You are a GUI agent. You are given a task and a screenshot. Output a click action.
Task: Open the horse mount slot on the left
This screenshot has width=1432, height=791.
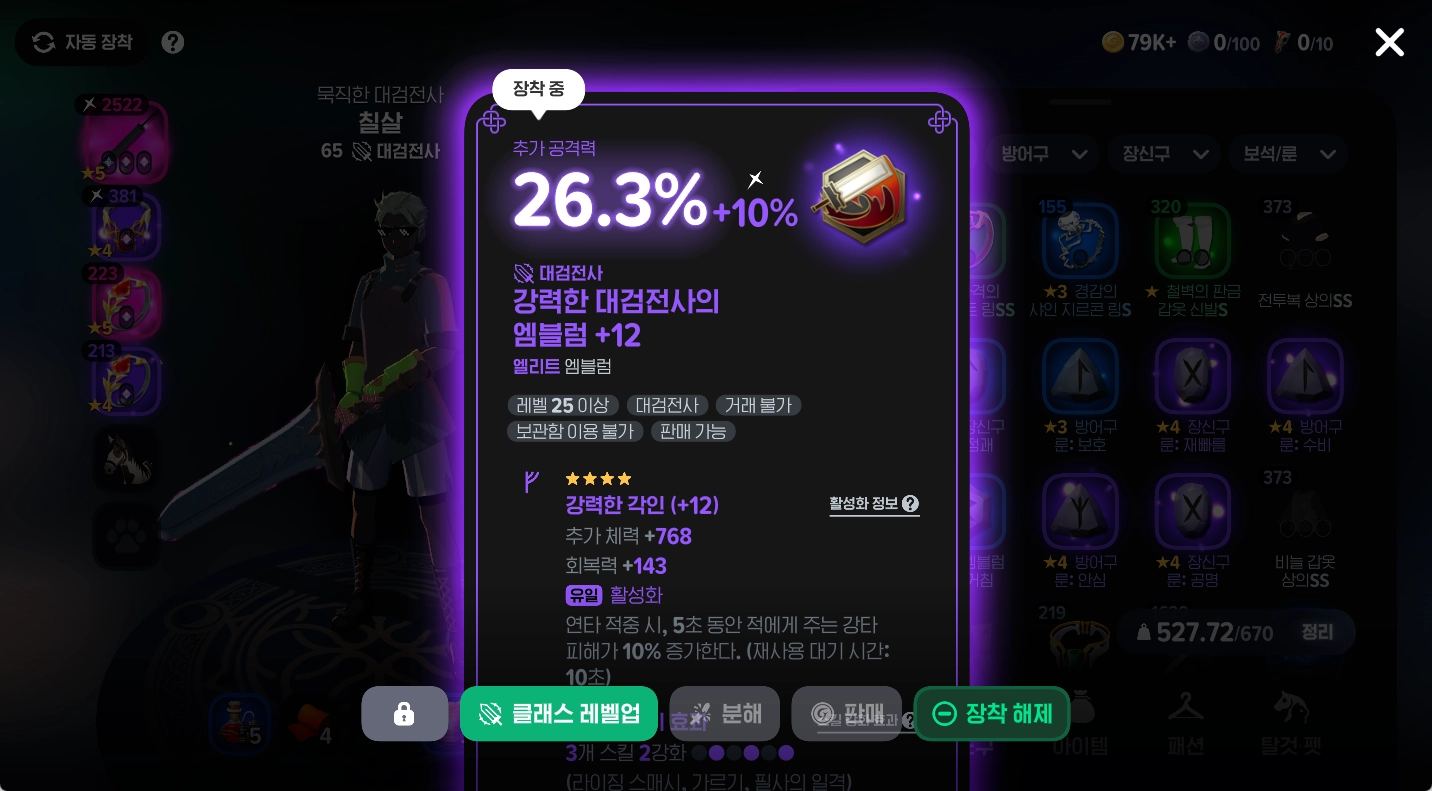(126, 459)
